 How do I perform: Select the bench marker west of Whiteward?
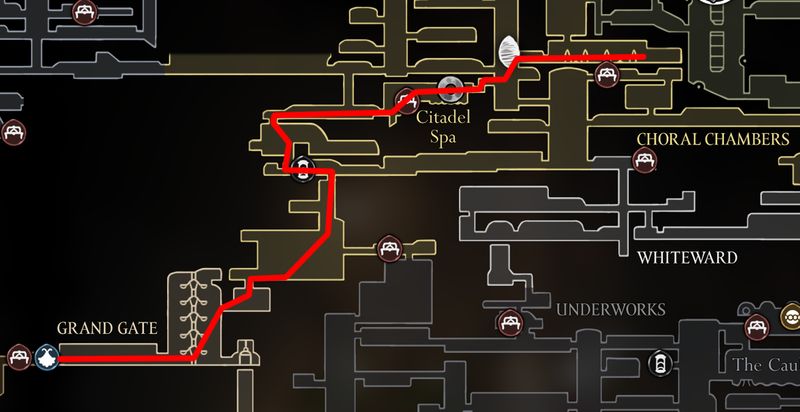[388, 248]
